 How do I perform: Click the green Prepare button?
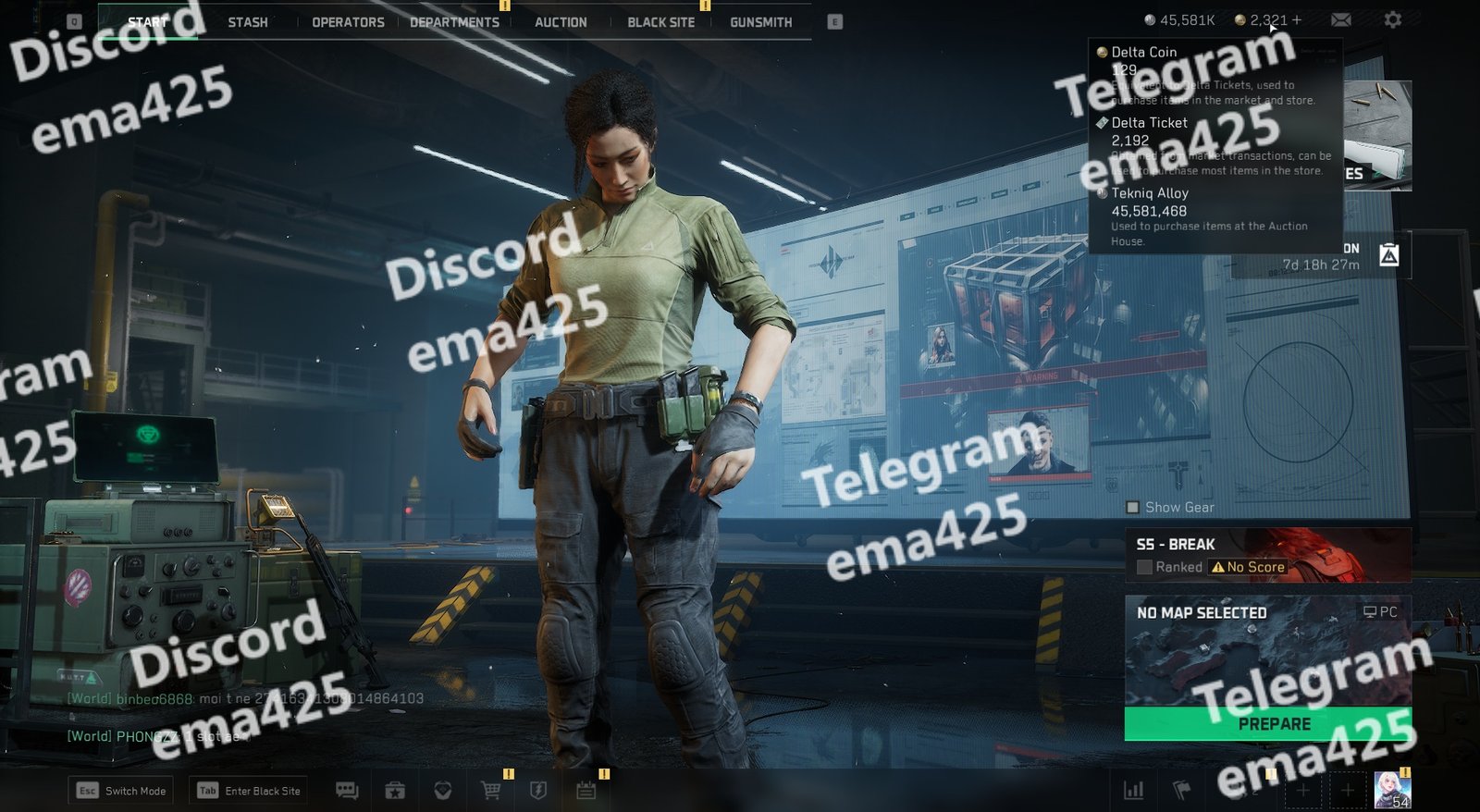coord(1267,724)
